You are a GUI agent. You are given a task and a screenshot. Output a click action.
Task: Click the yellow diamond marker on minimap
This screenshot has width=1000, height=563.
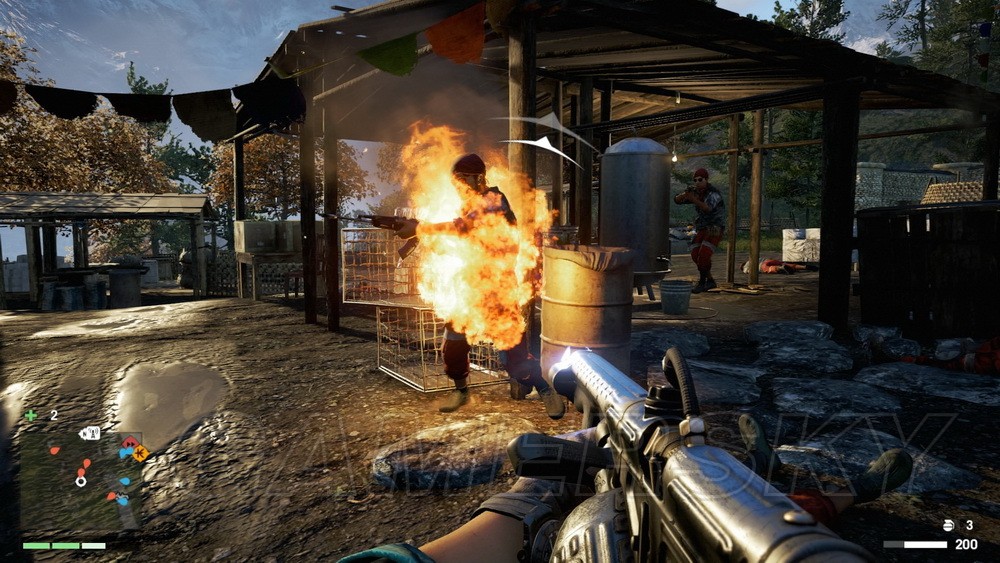(140, 453)
